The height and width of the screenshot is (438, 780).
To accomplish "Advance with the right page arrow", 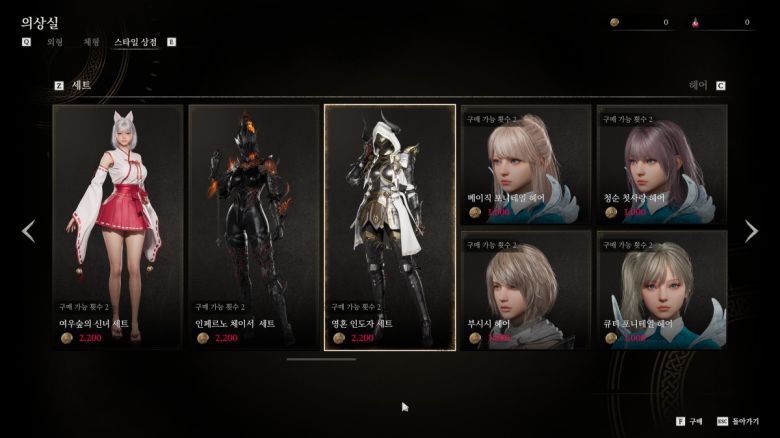I will (x=751, y=231).
